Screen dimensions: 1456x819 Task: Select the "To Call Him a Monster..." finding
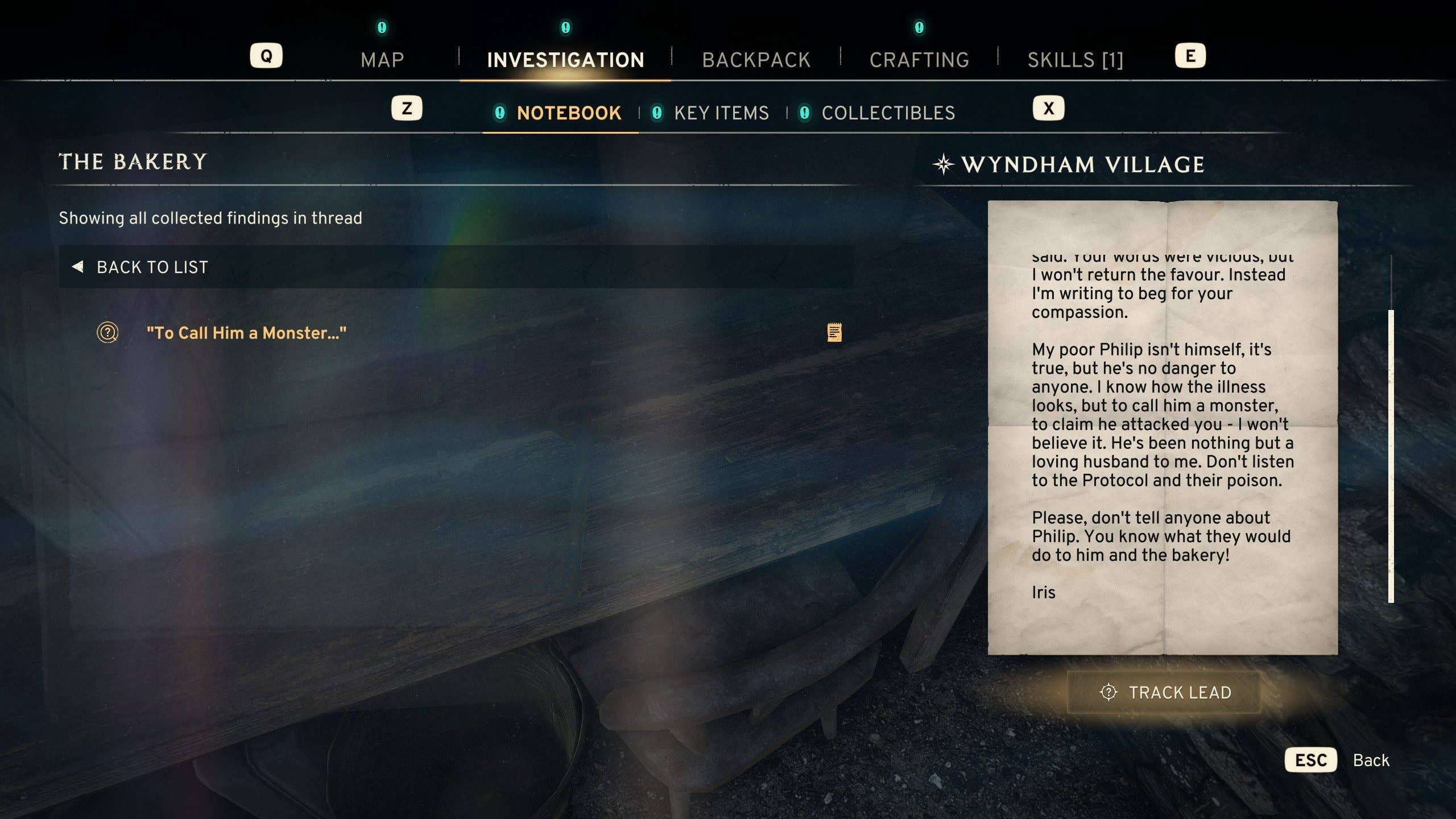[247, 333]
